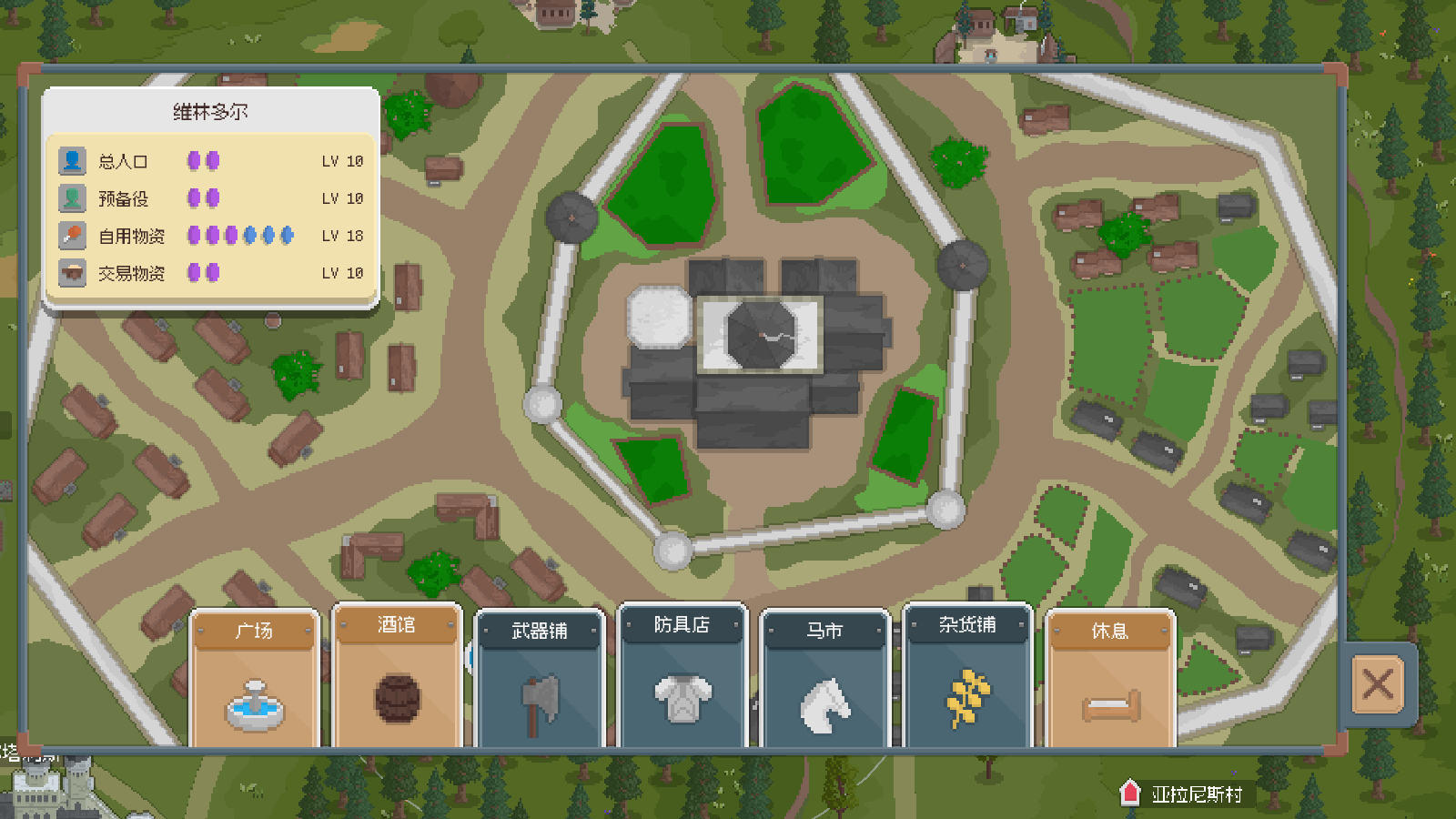1456x819 pixels.
Task: Select the 总人口 population row
Action: pyautogui.click(x=211, y=161)
